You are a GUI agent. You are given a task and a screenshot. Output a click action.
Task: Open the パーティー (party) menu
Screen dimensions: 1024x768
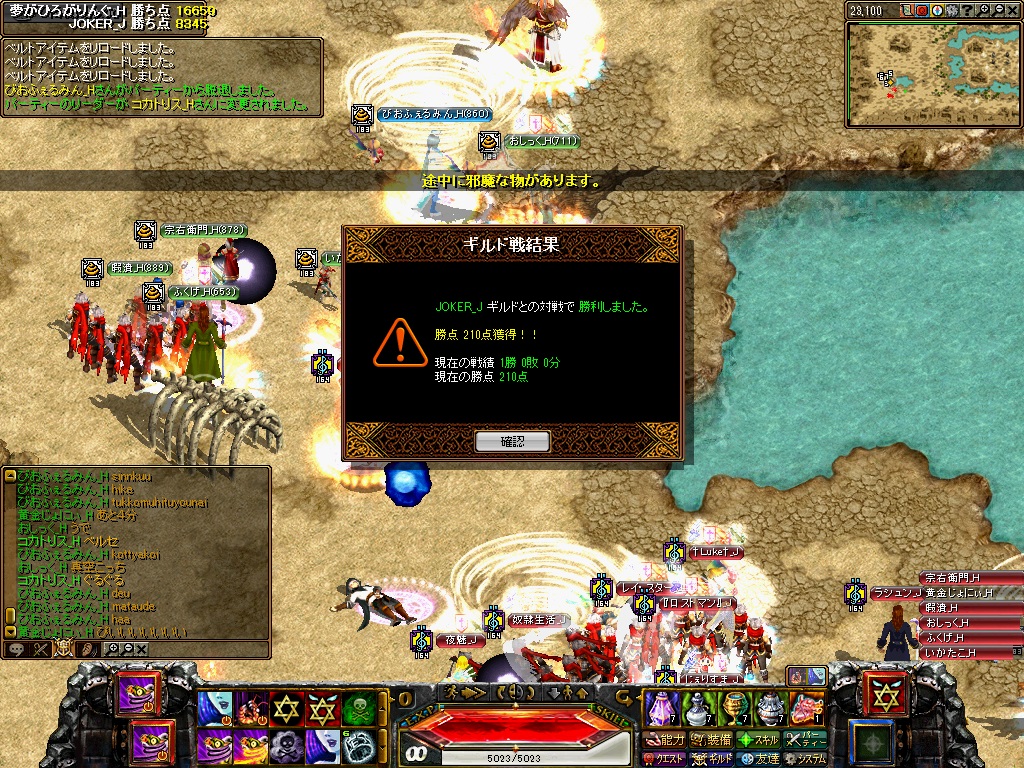coord(805,740)
